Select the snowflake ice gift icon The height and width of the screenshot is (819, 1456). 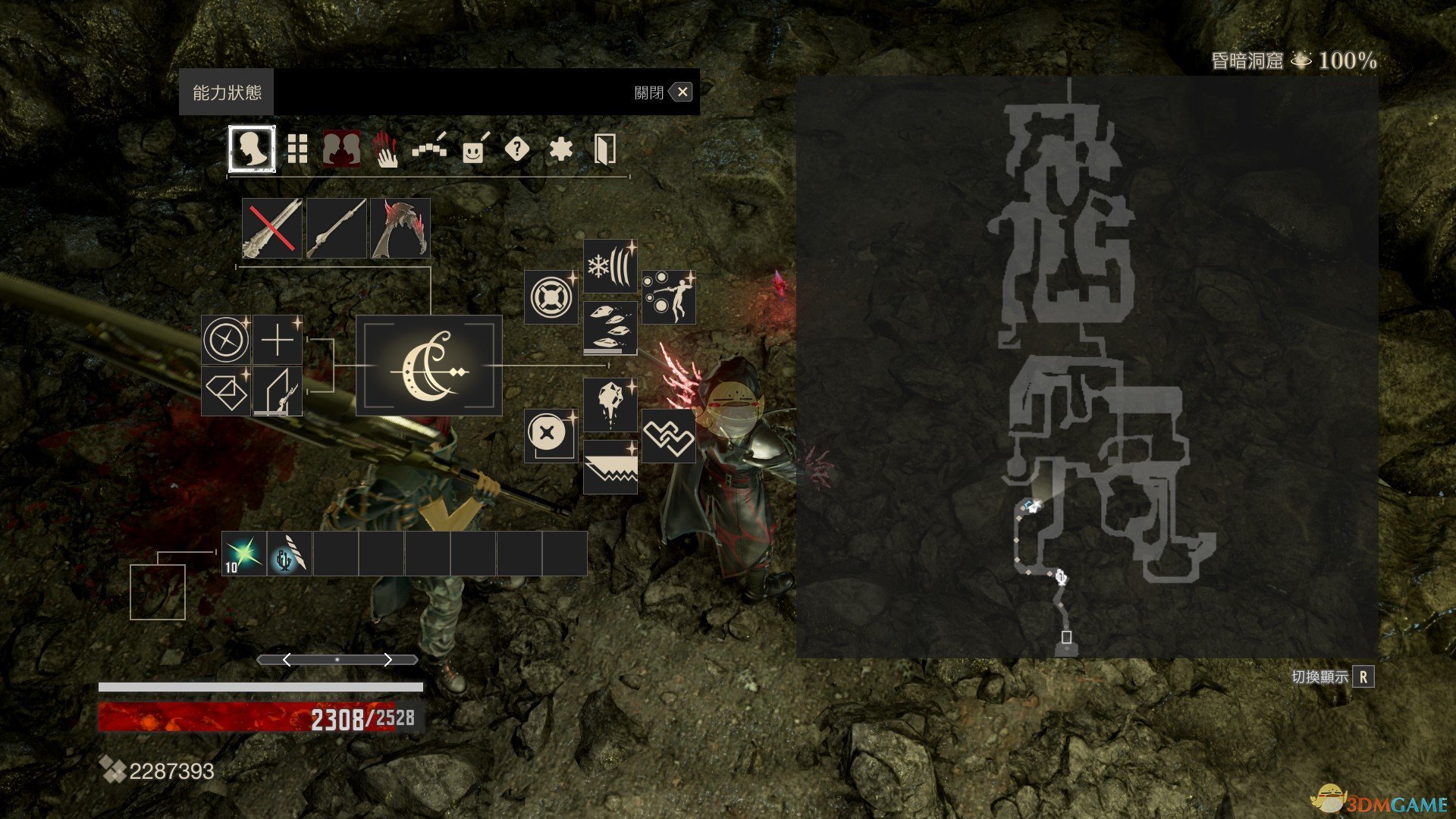point(610,267)
